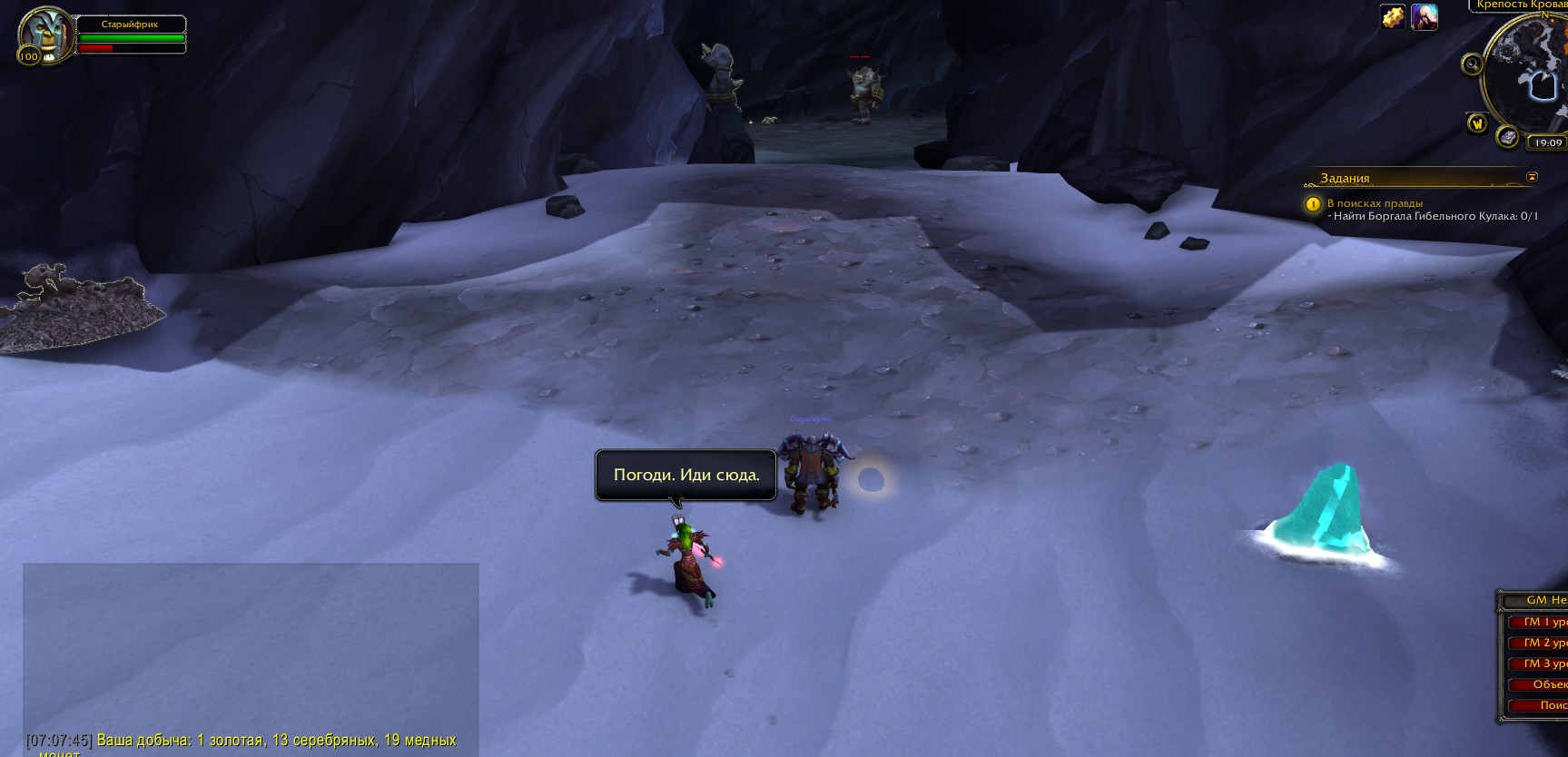Click the golden gear buff icon

(x=1393, y=17)
